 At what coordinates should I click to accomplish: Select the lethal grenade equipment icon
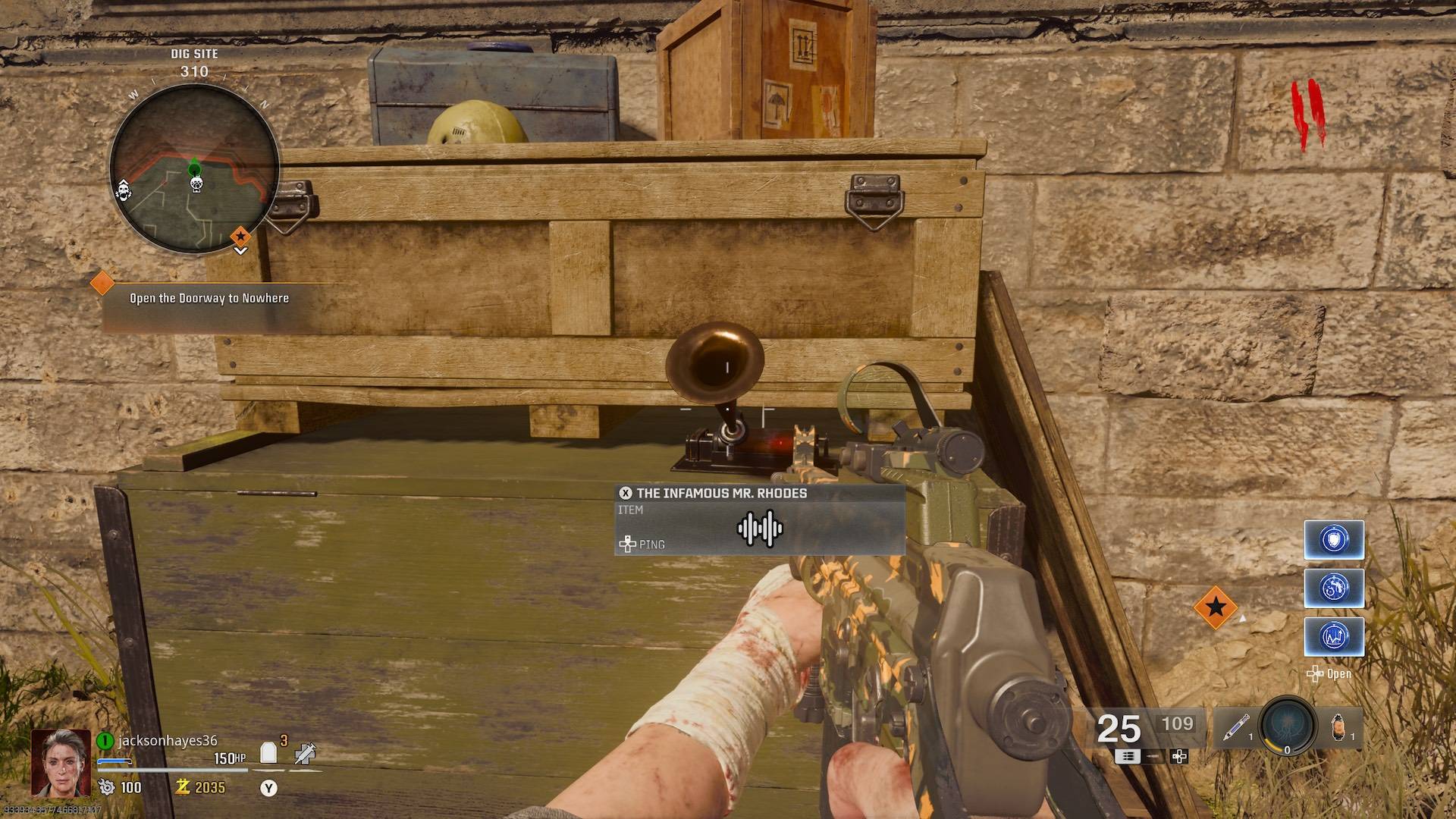(1338, 728)
